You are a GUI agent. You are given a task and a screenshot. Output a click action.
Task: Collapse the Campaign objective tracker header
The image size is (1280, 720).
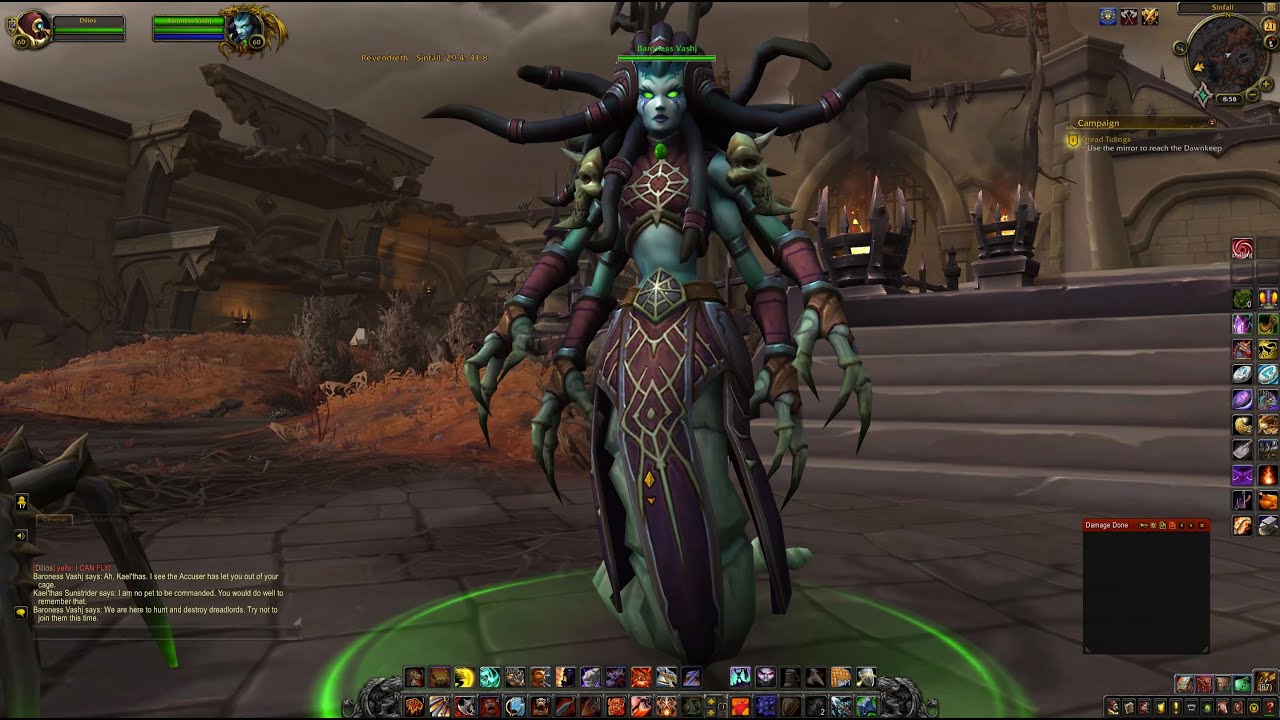pyautogui.click(x=1212, y=122)
